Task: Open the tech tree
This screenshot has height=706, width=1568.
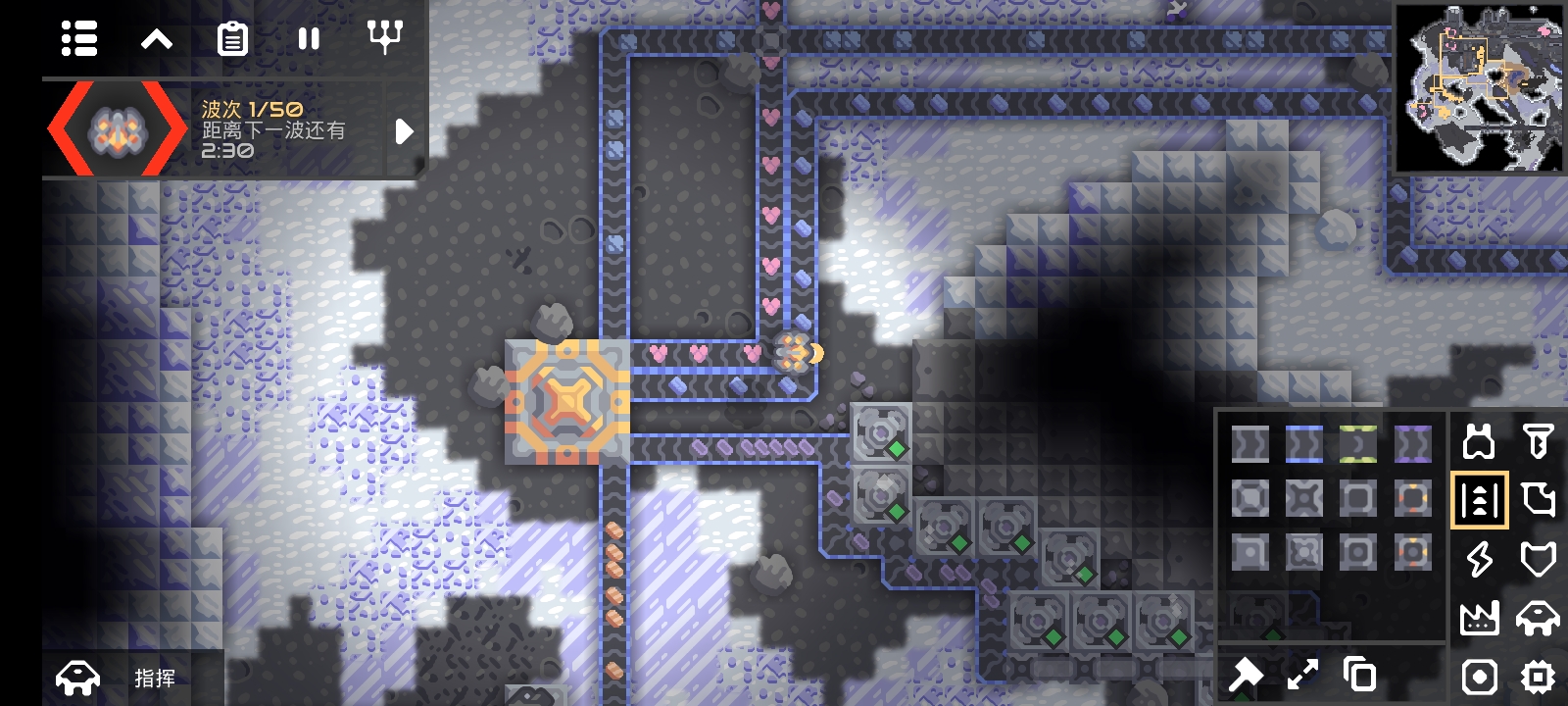Action: click(x=385, y=37)
